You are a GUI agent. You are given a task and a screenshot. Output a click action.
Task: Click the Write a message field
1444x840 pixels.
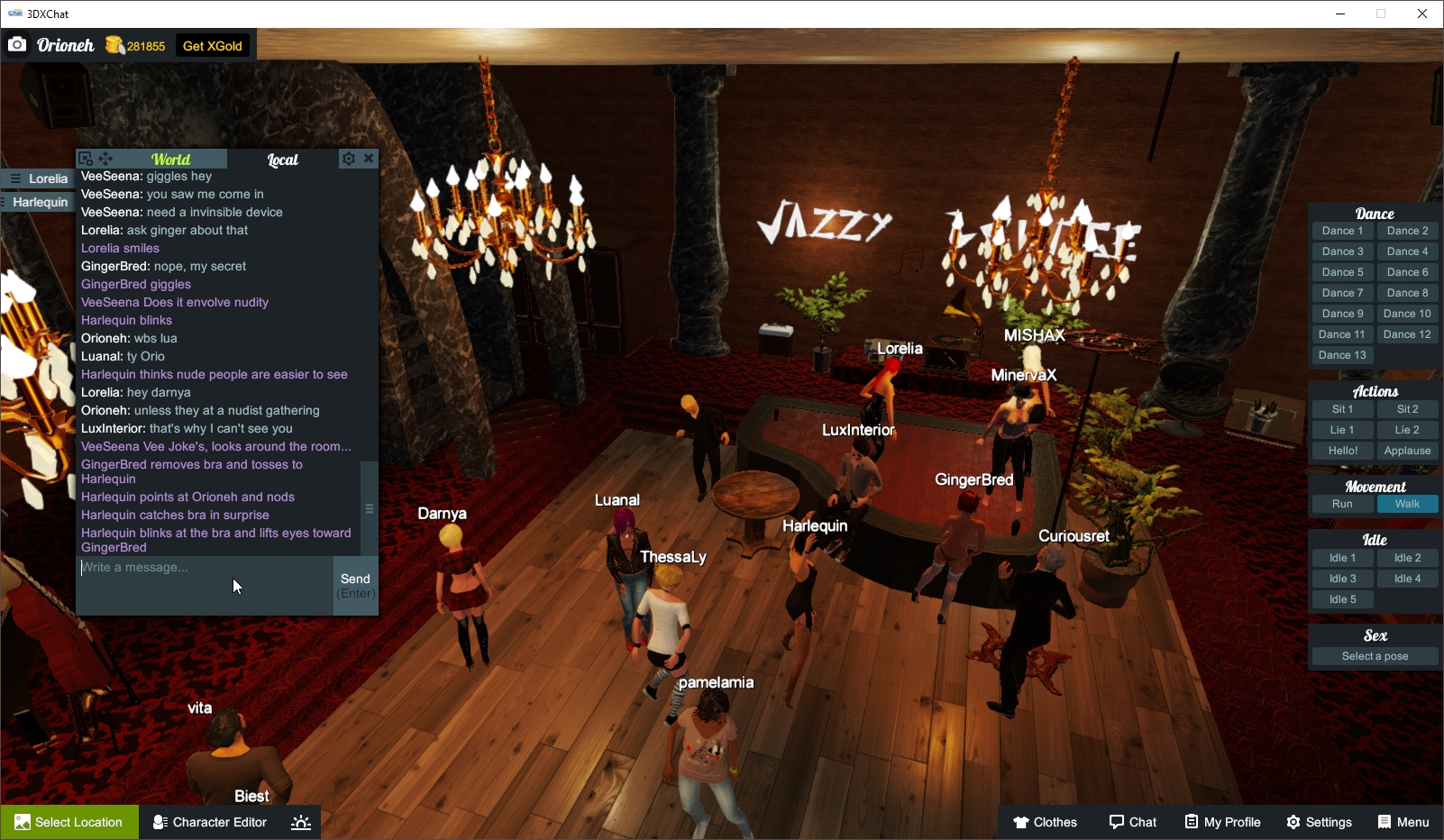[x=198, y=568]
